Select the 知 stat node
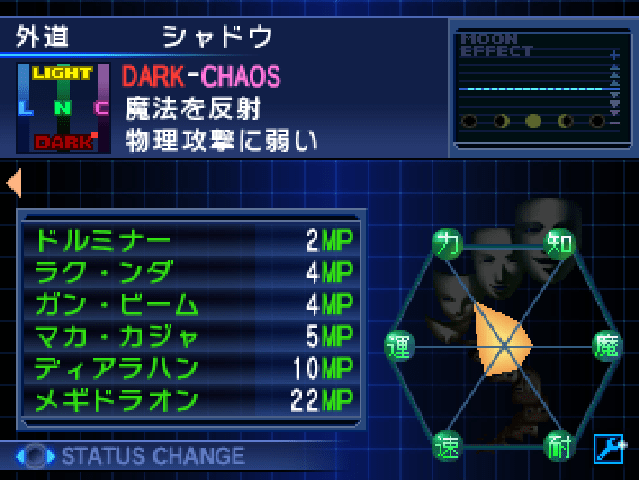 pyautogui.click(x=559, y=241)
